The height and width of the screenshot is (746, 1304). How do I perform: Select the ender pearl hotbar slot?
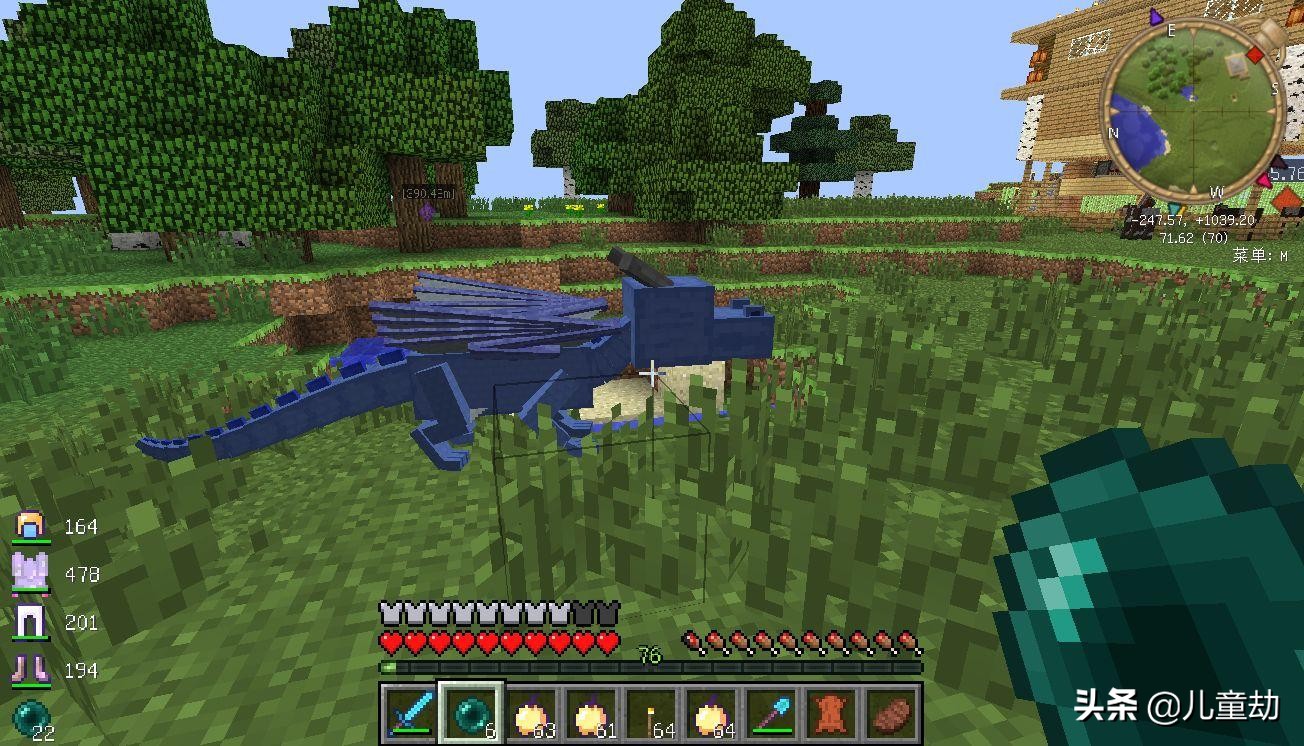(471, 714)
